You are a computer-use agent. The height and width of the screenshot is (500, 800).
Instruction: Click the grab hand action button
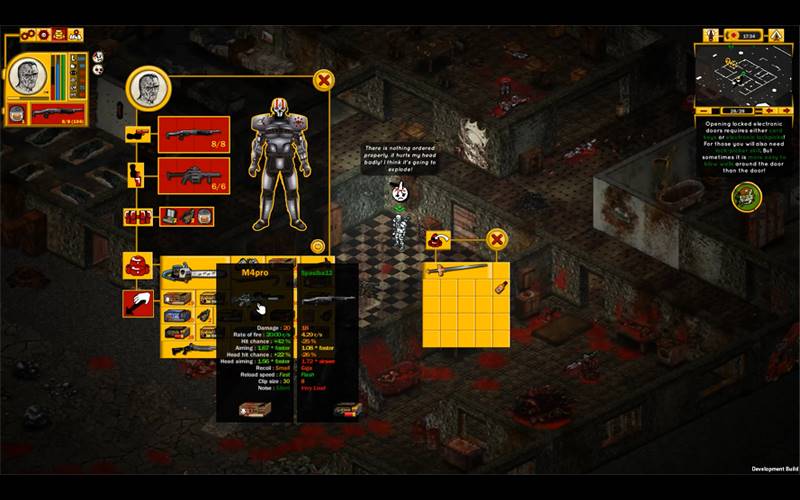[137, 303]
